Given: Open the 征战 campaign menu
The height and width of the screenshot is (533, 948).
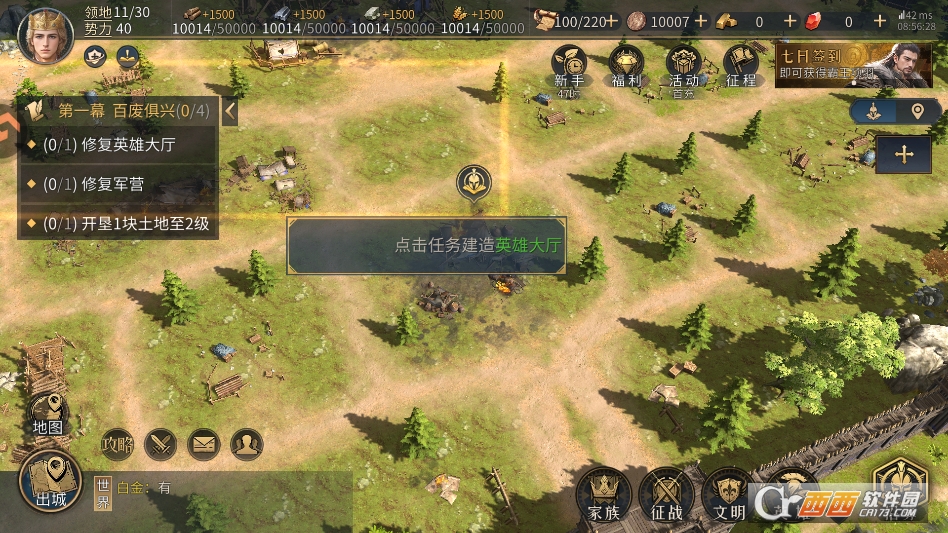Looking at the screenshot, I should [x=667, y=494].
